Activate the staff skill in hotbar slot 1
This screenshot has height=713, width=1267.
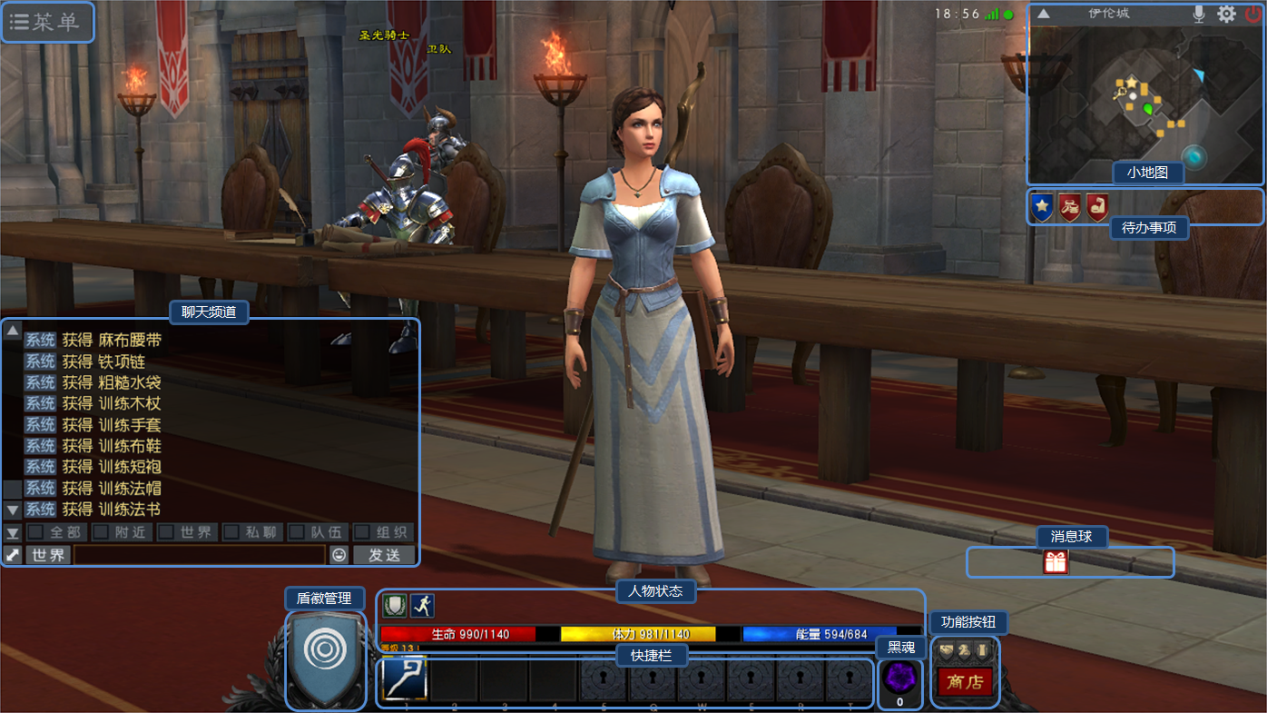pos(405,679)
